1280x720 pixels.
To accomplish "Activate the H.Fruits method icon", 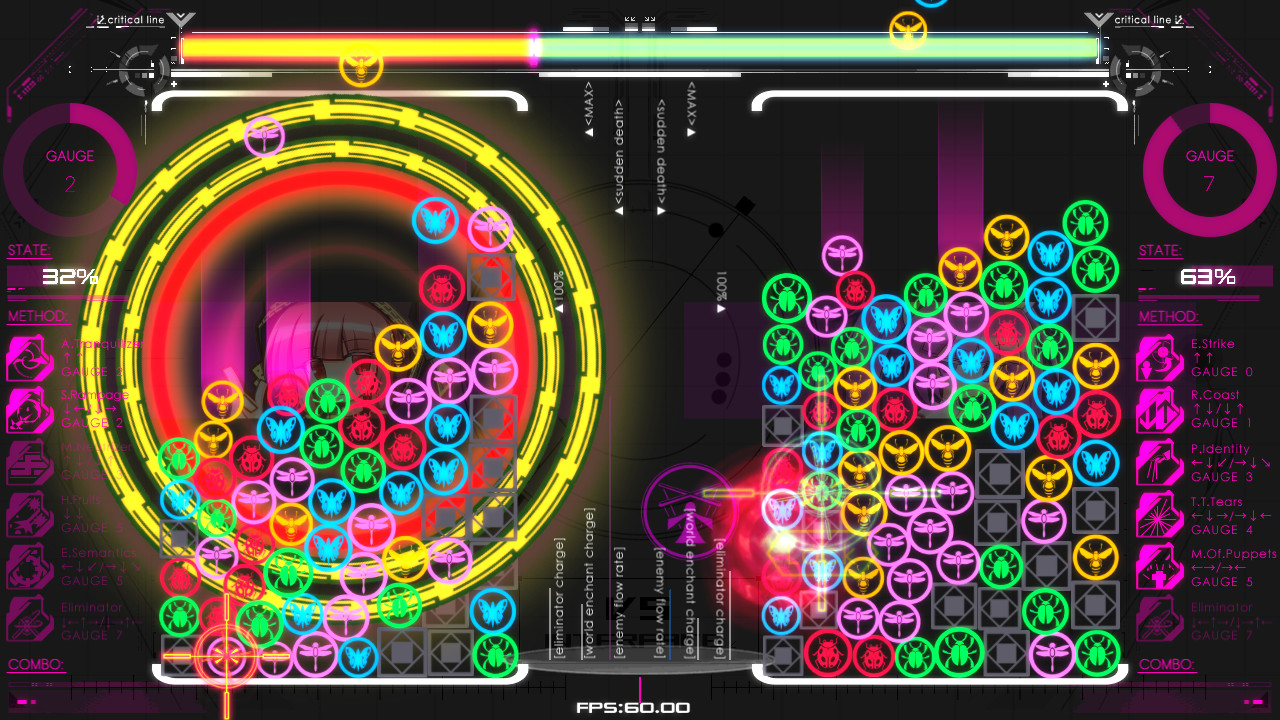I will 30,514.
